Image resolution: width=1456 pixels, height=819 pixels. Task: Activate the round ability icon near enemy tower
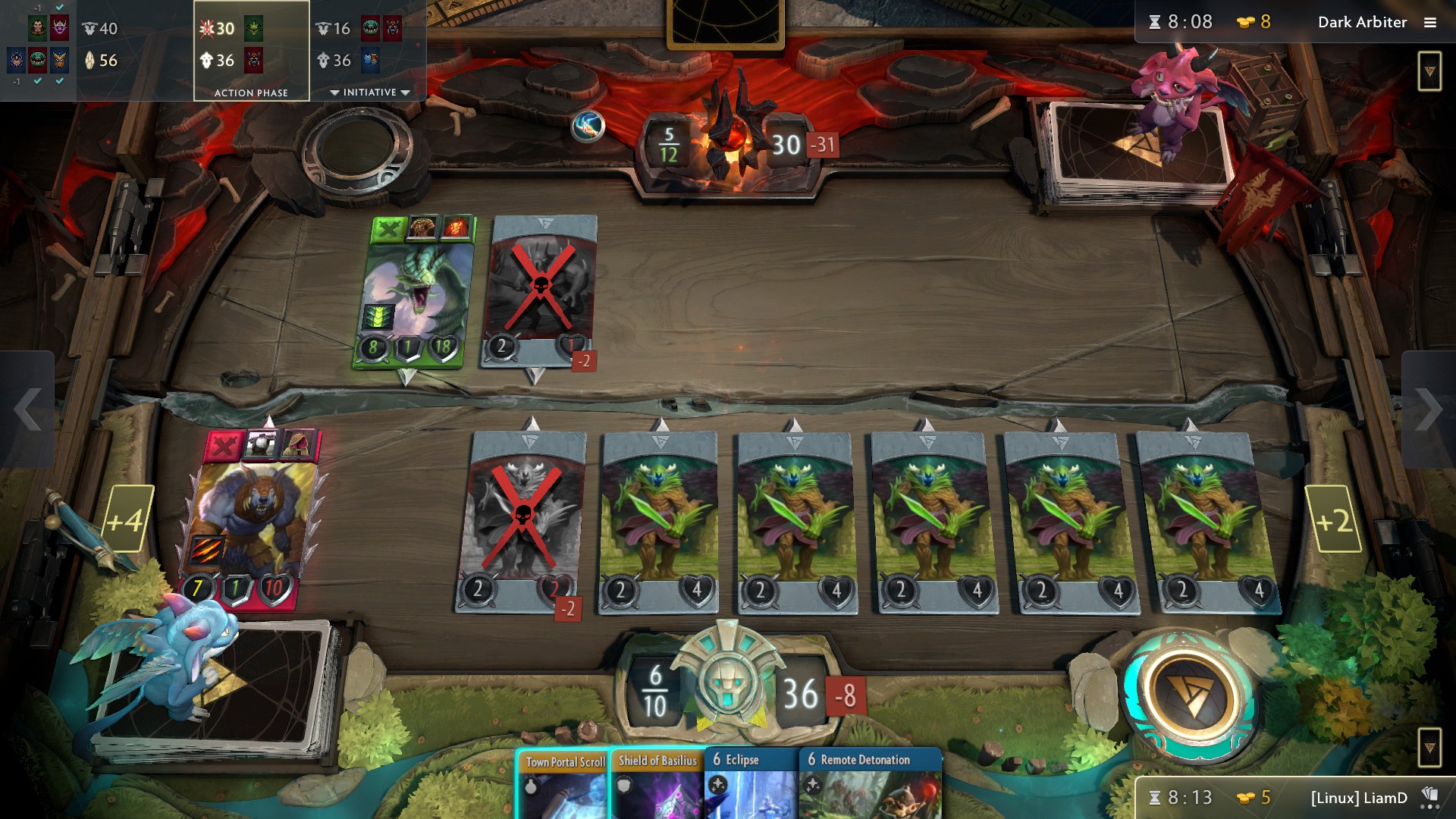point(588,126)
